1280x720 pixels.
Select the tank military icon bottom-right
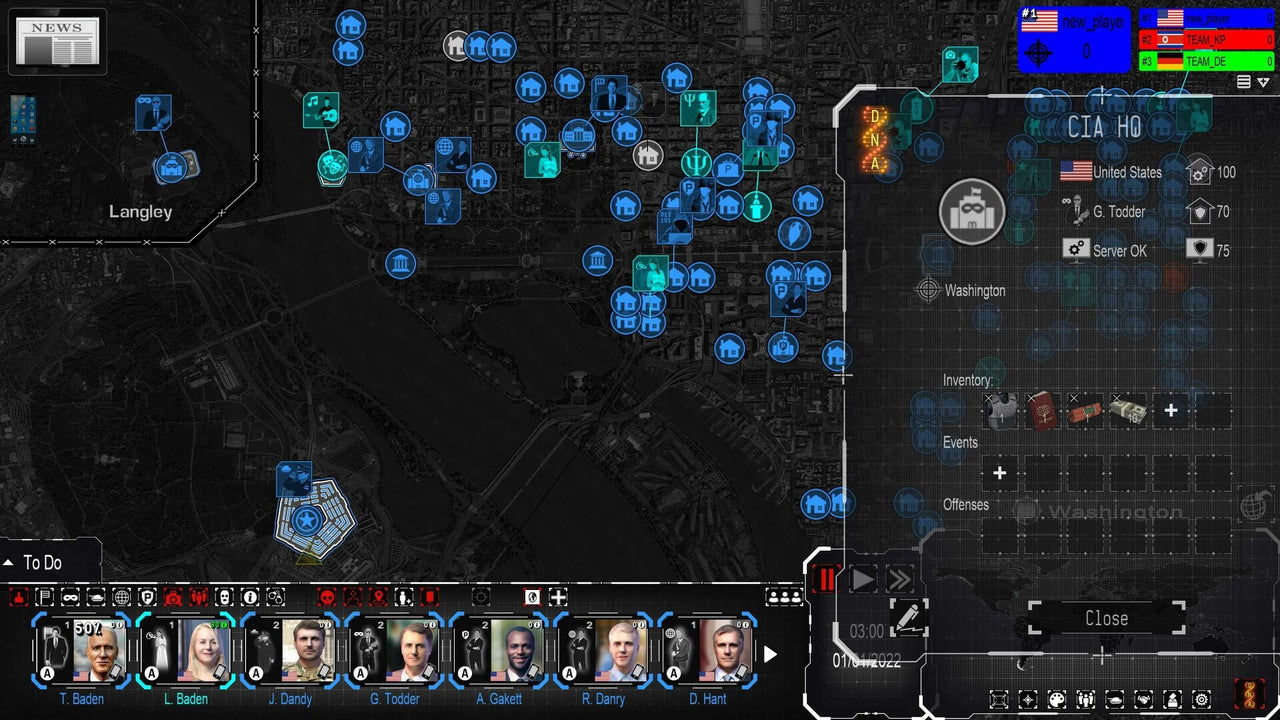tap(1115, 700)
